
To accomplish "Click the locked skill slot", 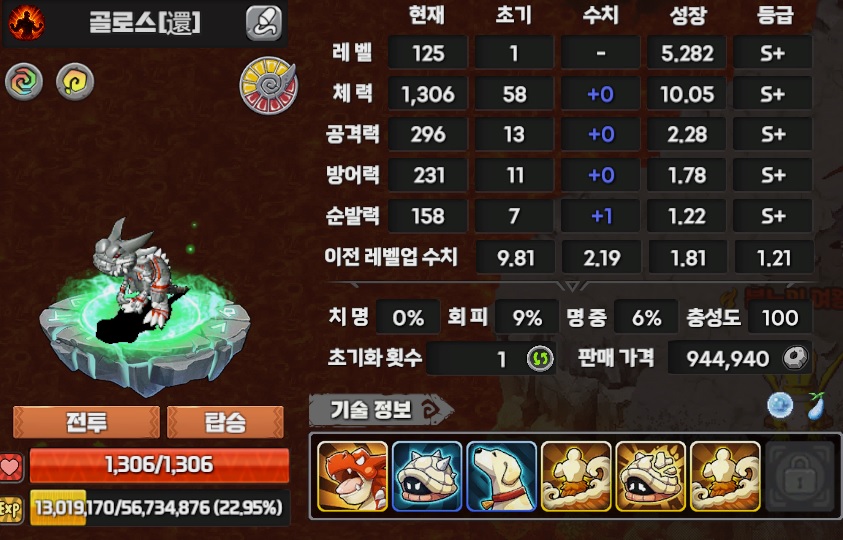I will [x=799, y=478].
